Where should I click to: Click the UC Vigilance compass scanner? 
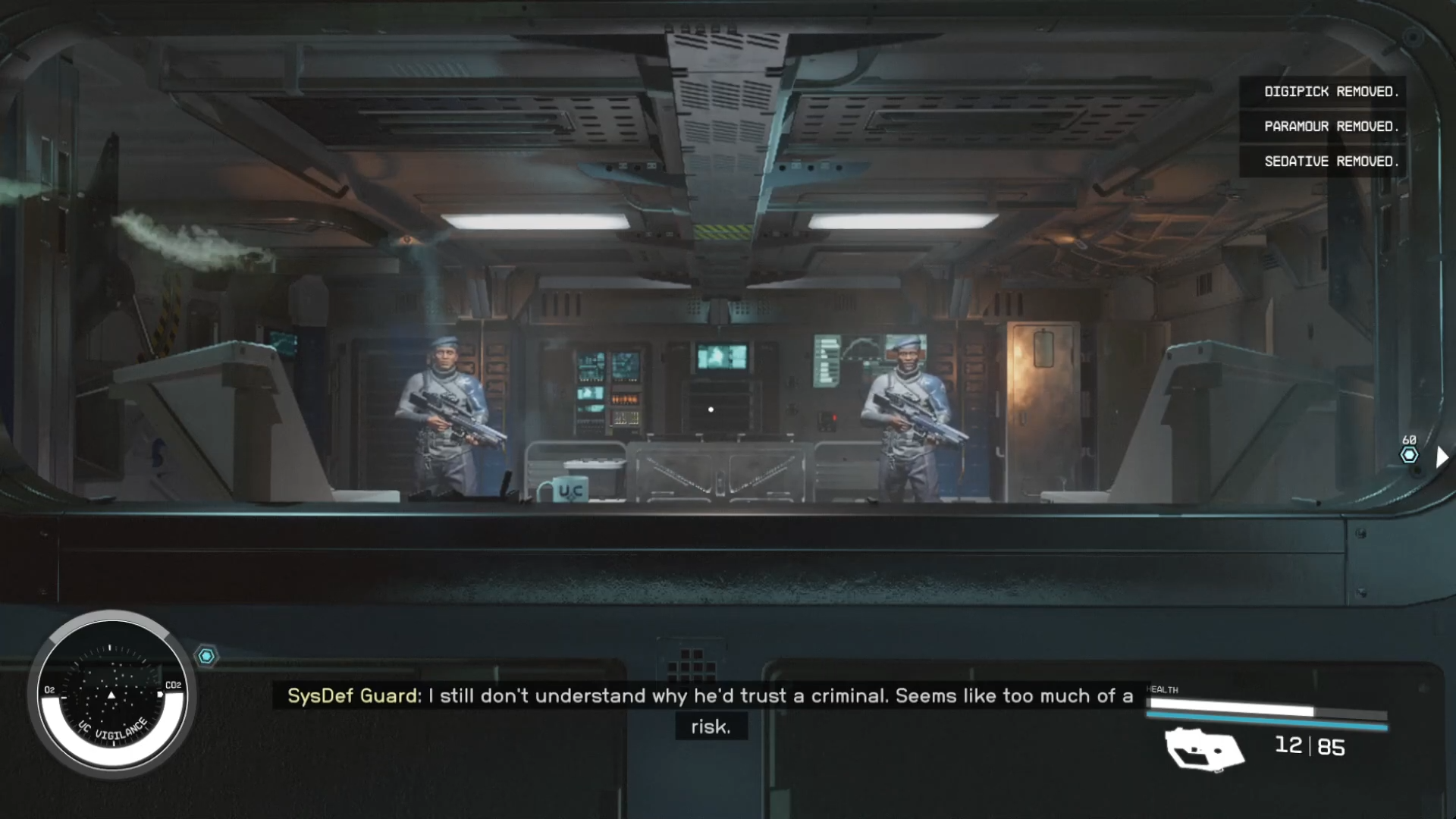coord(111,695)
